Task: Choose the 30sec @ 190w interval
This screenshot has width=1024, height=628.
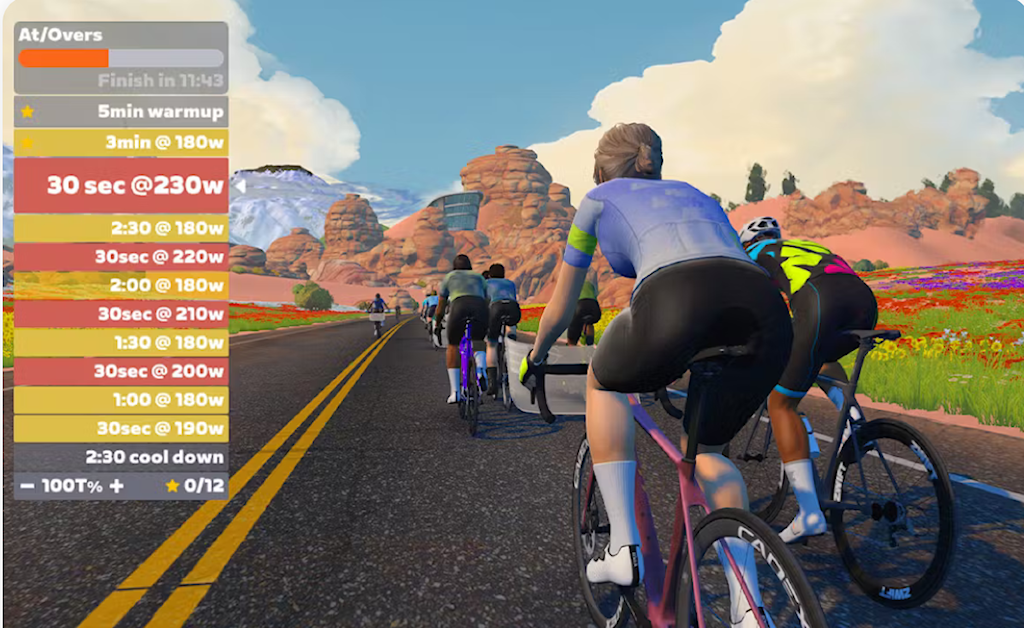Action: 121,428
